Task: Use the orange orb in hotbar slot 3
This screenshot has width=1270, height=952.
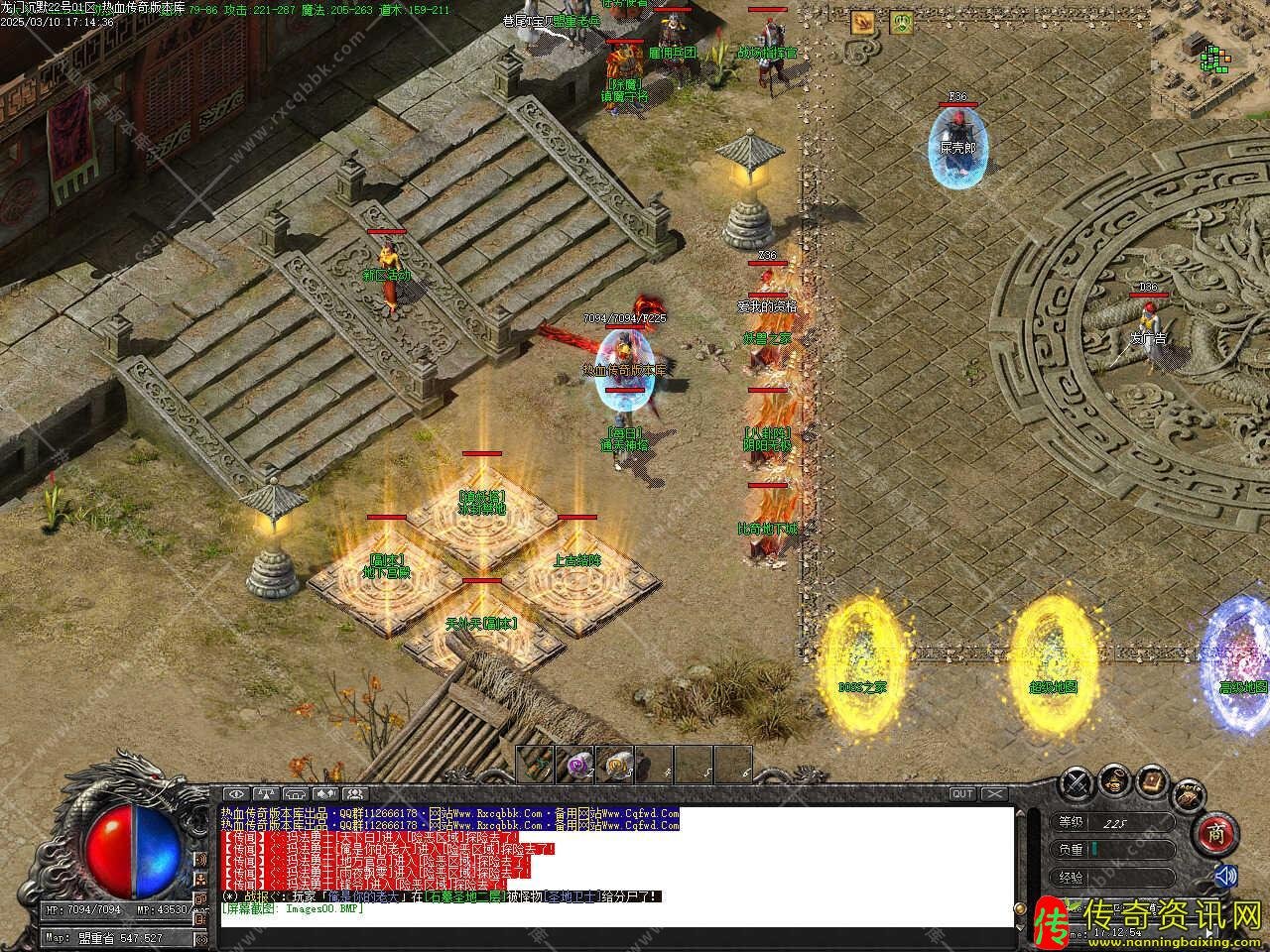Action: [615, 764]
